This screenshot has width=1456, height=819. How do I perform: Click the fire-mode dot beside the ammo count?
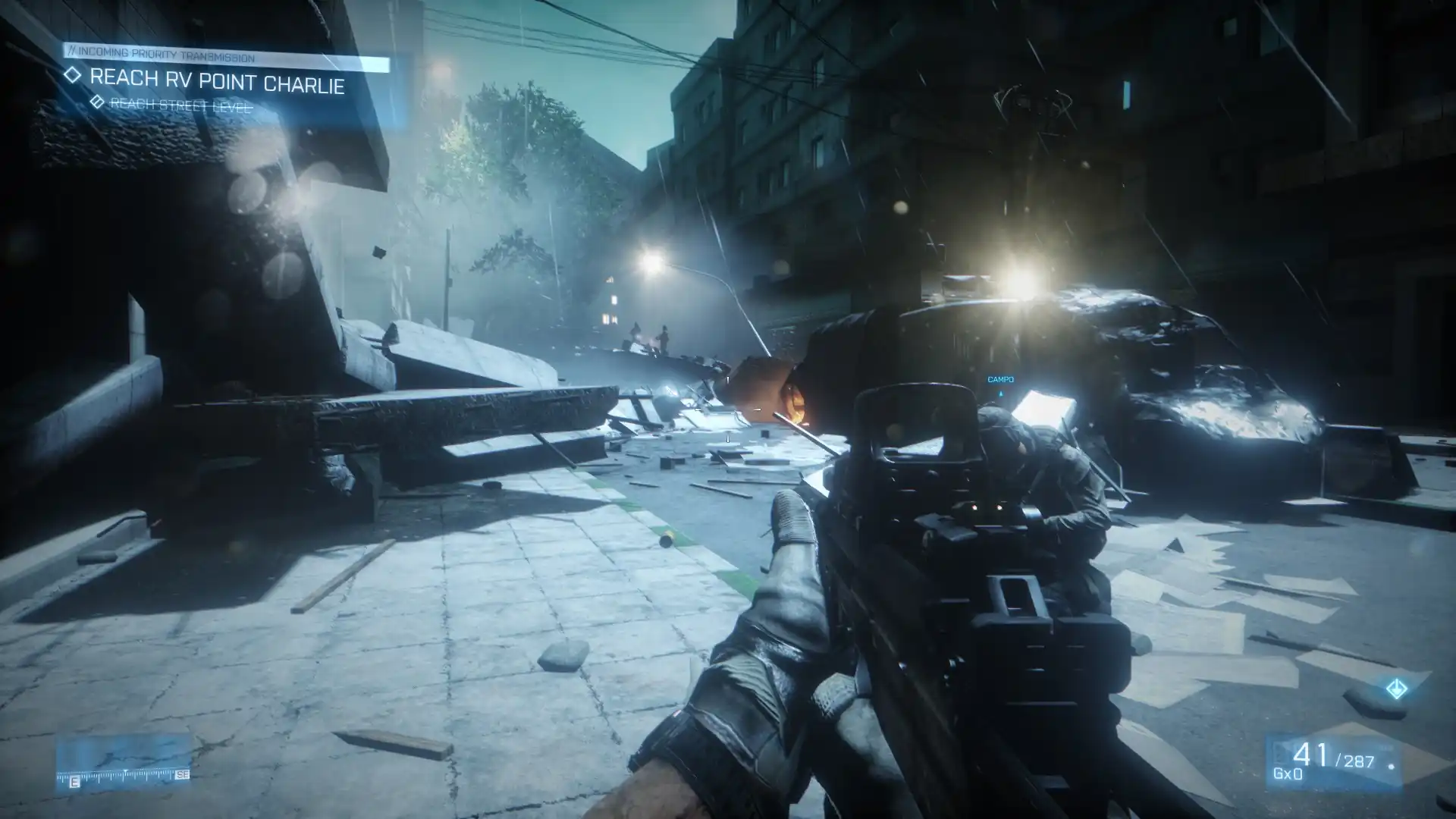pos(1391,767)
